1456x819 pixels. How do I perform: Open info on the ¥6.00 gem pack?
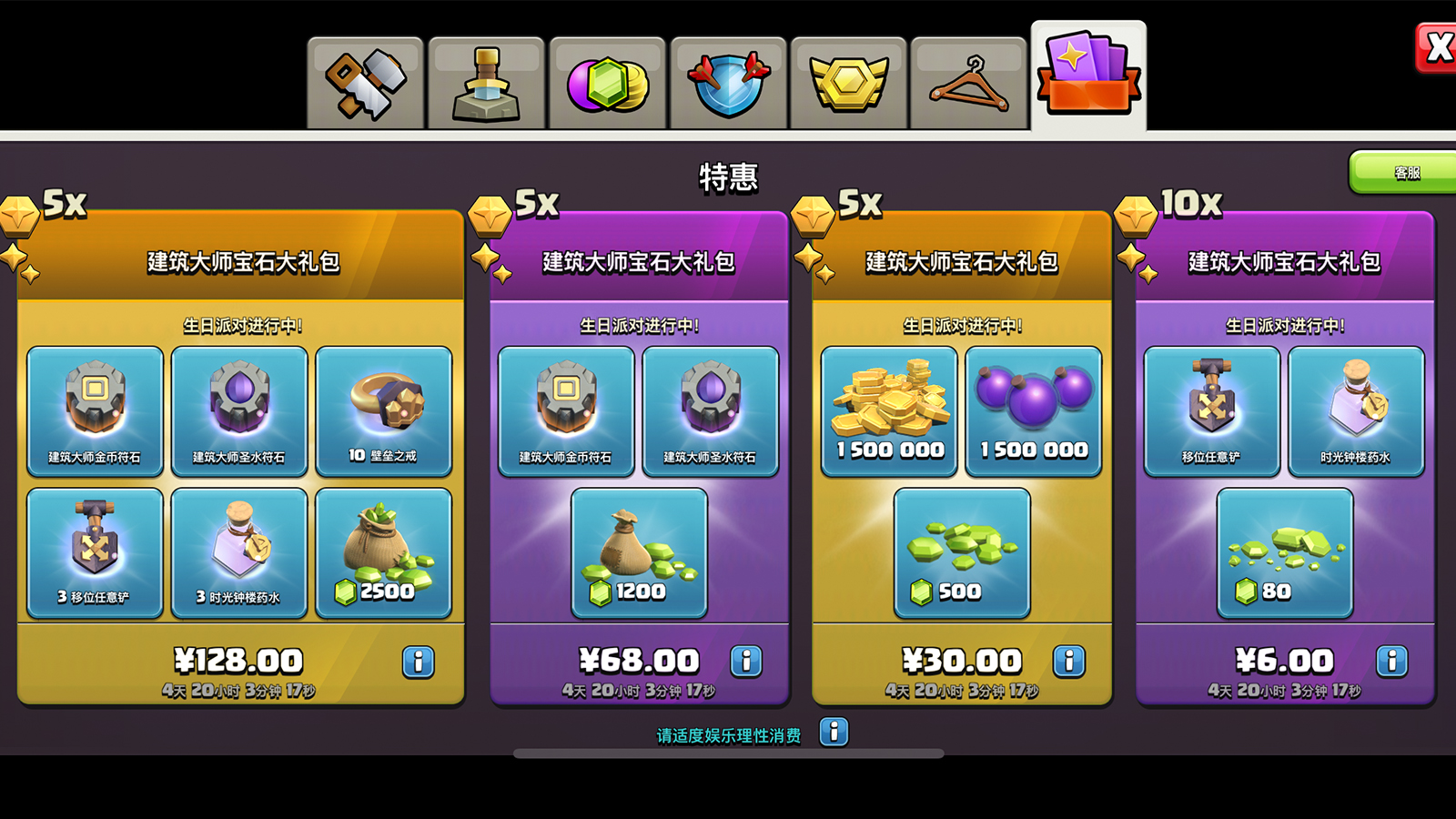tap(1391, 661)
